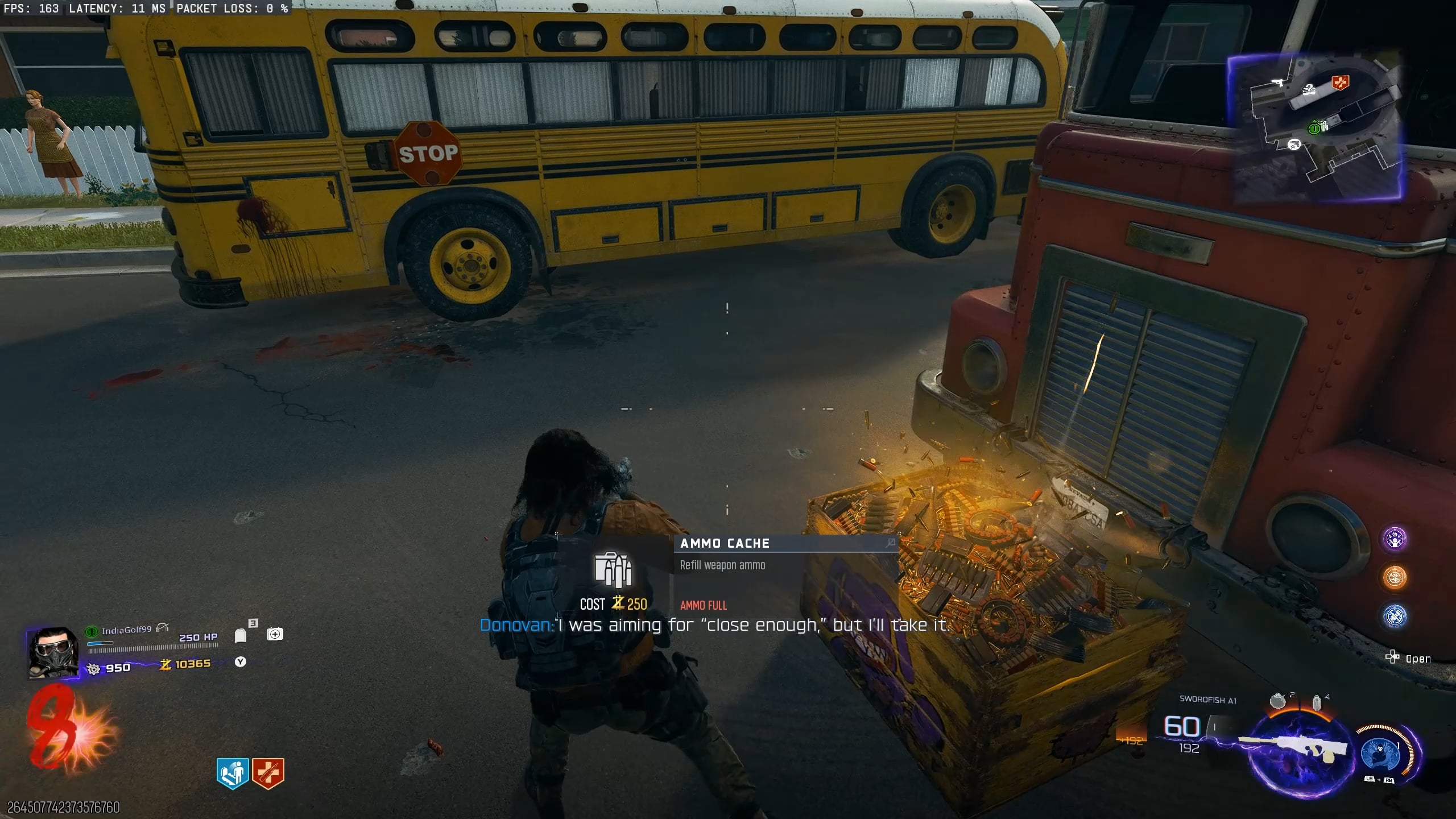Screen dimensions: 1456x819
Task: Use the self-revive medkit icon
Action: click(x=275, y=634)
